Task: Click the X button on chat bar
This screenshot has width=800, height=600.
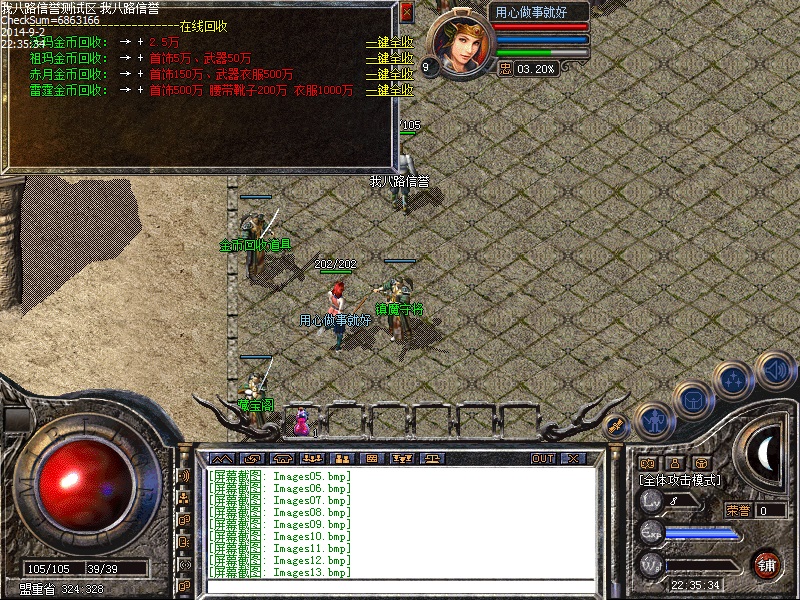Action: pos(572,458)
